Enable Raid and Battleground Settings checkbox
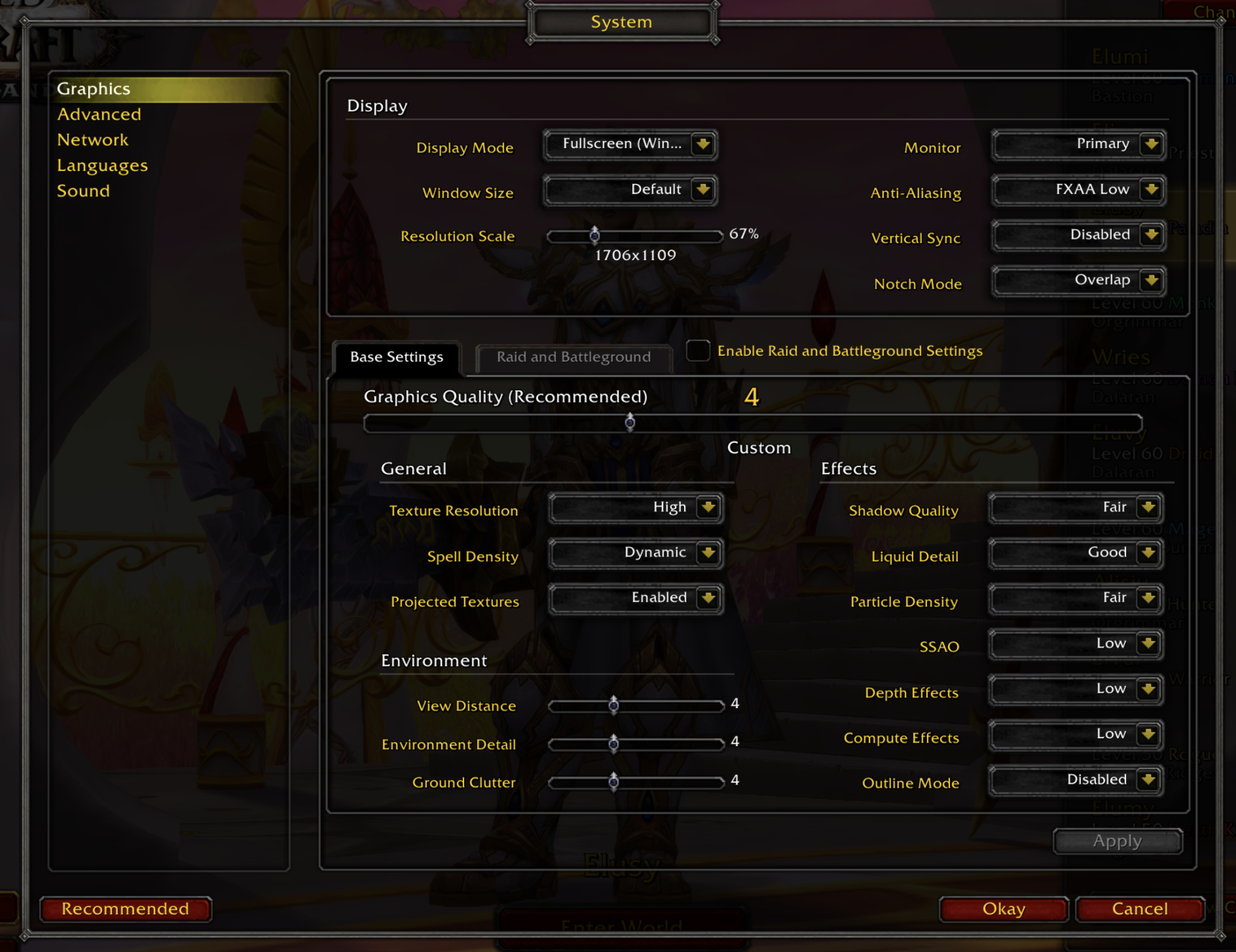The image size is (1236, 952). [698, 350]
